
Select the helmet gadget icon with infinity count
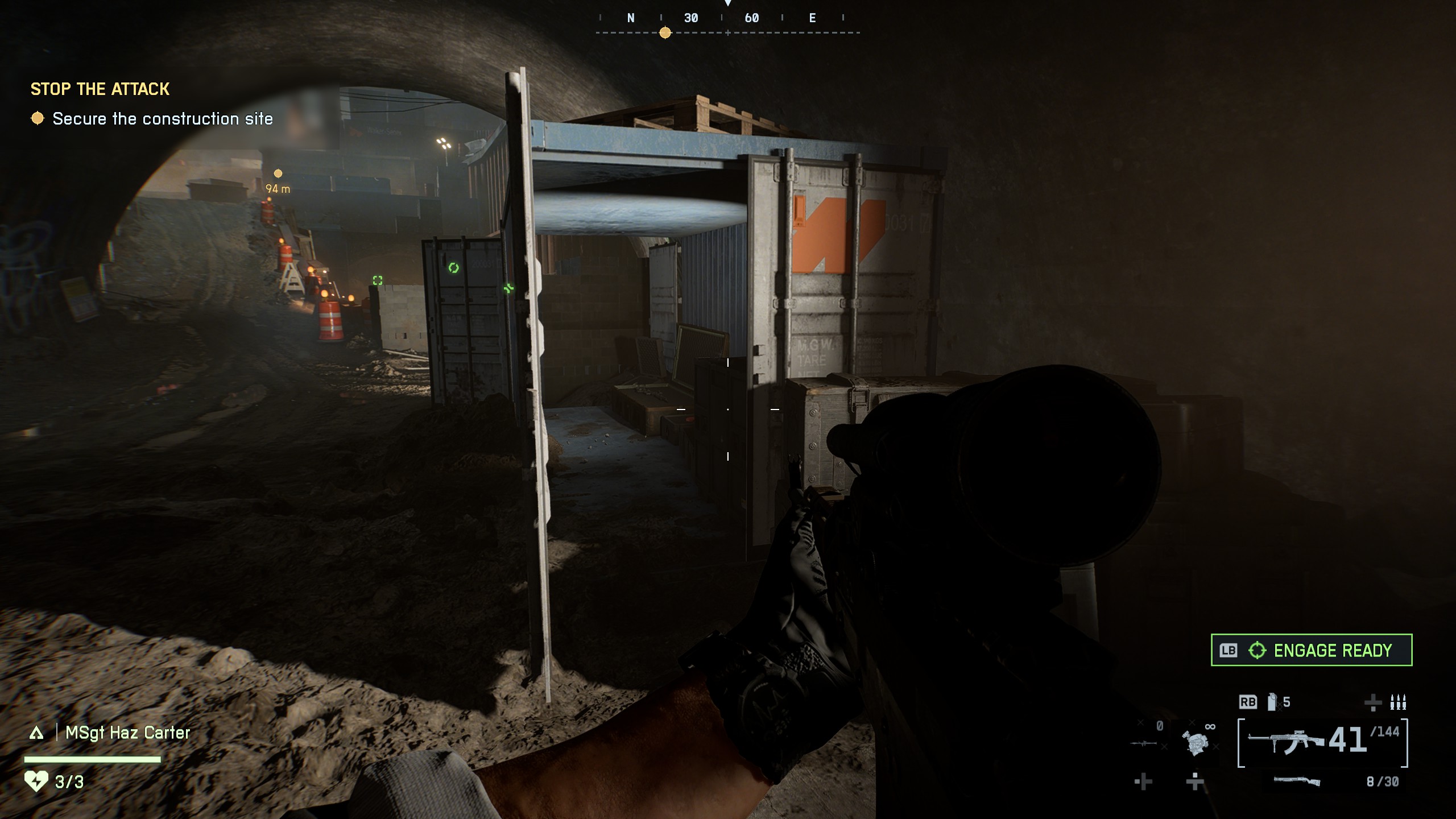coord(1197,743)
